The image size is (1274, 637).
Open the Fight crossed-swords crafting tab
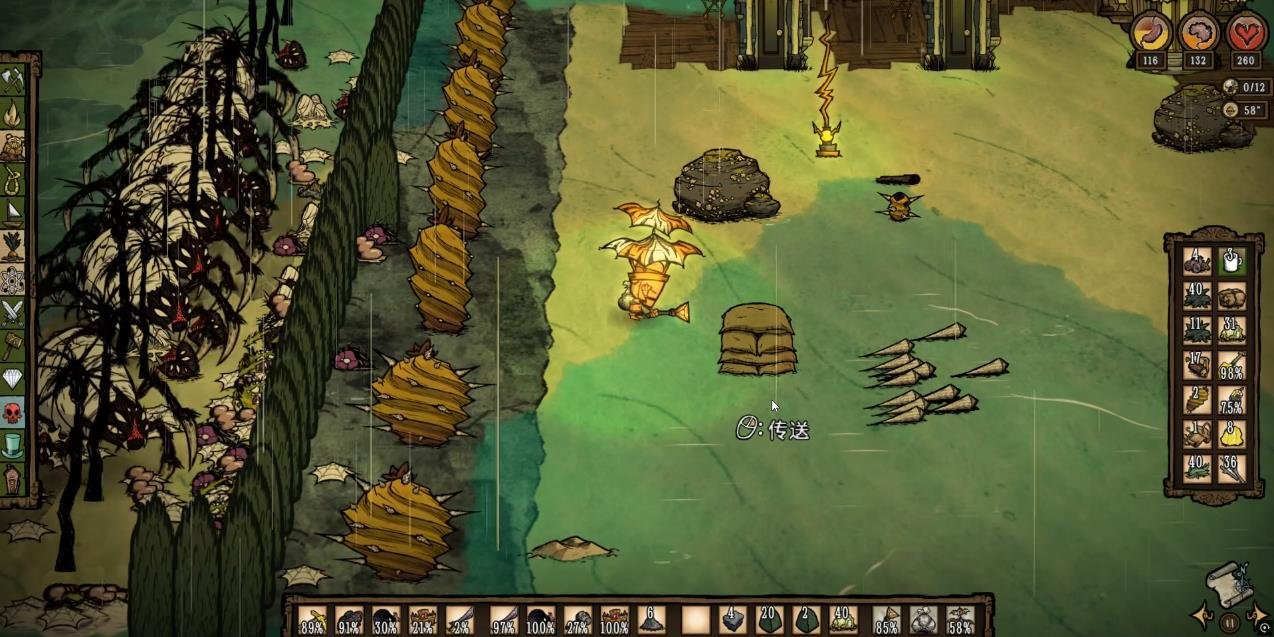point(12,313)
